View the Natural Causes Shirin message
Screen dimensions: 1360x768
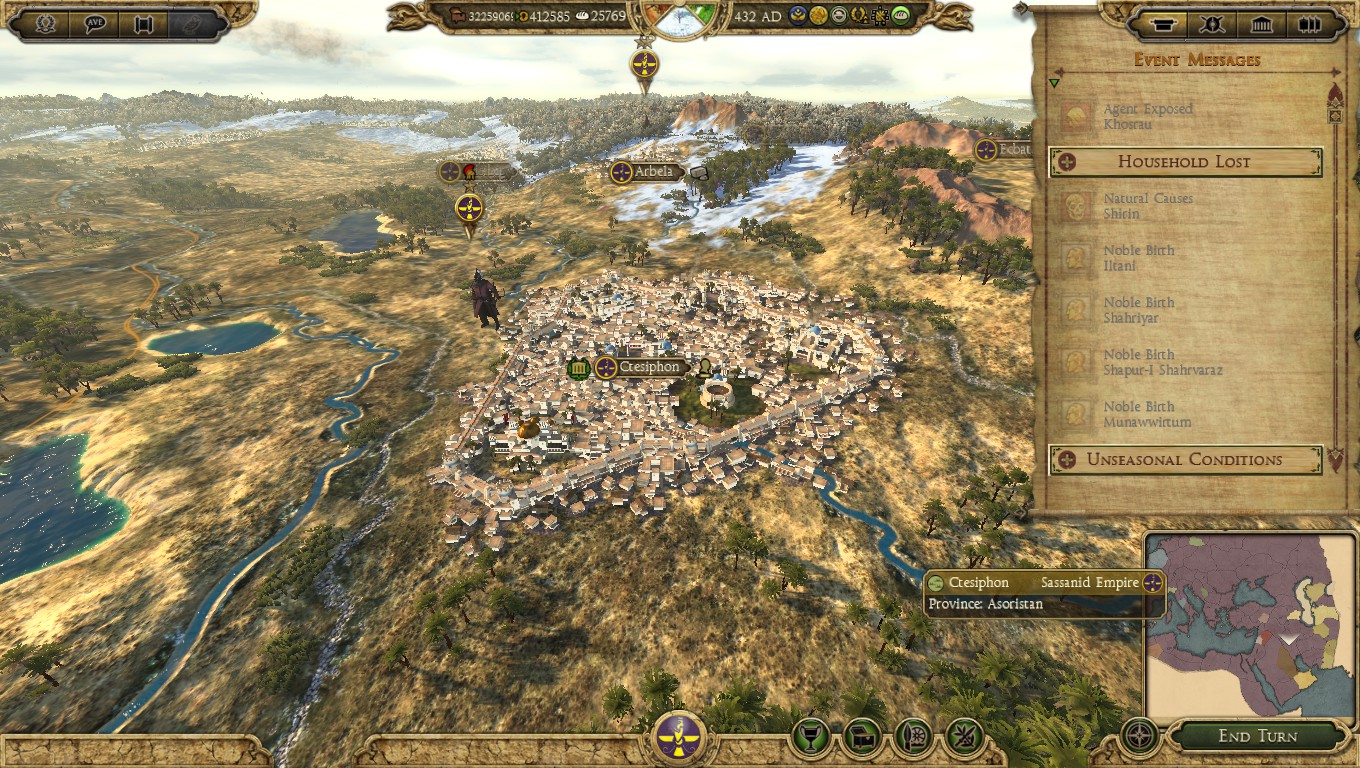pyautogui.click(x=1147, y=207)
